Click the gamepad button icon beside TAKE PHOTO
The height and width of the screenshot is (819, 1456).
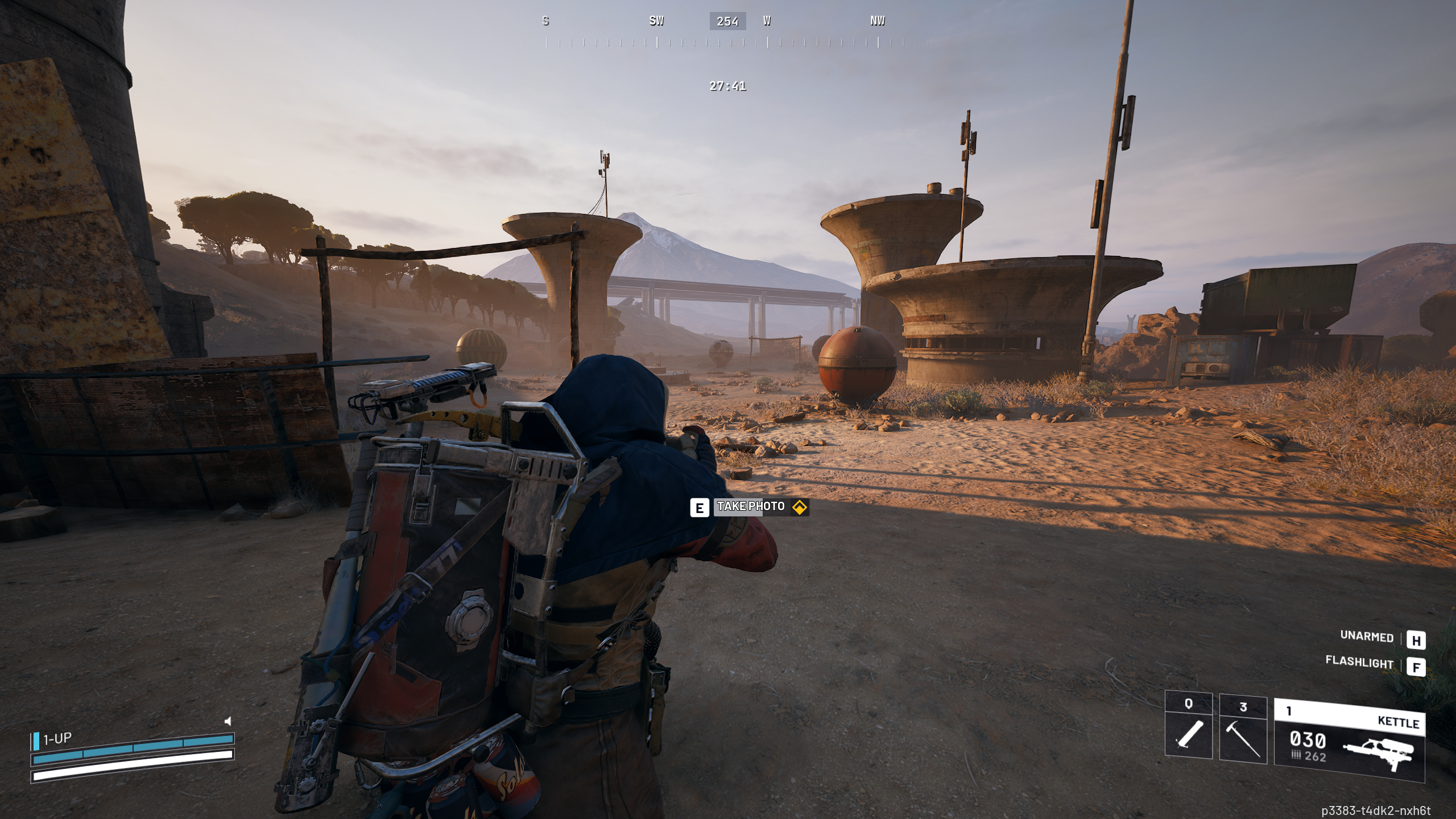click(x=799, y=507)
